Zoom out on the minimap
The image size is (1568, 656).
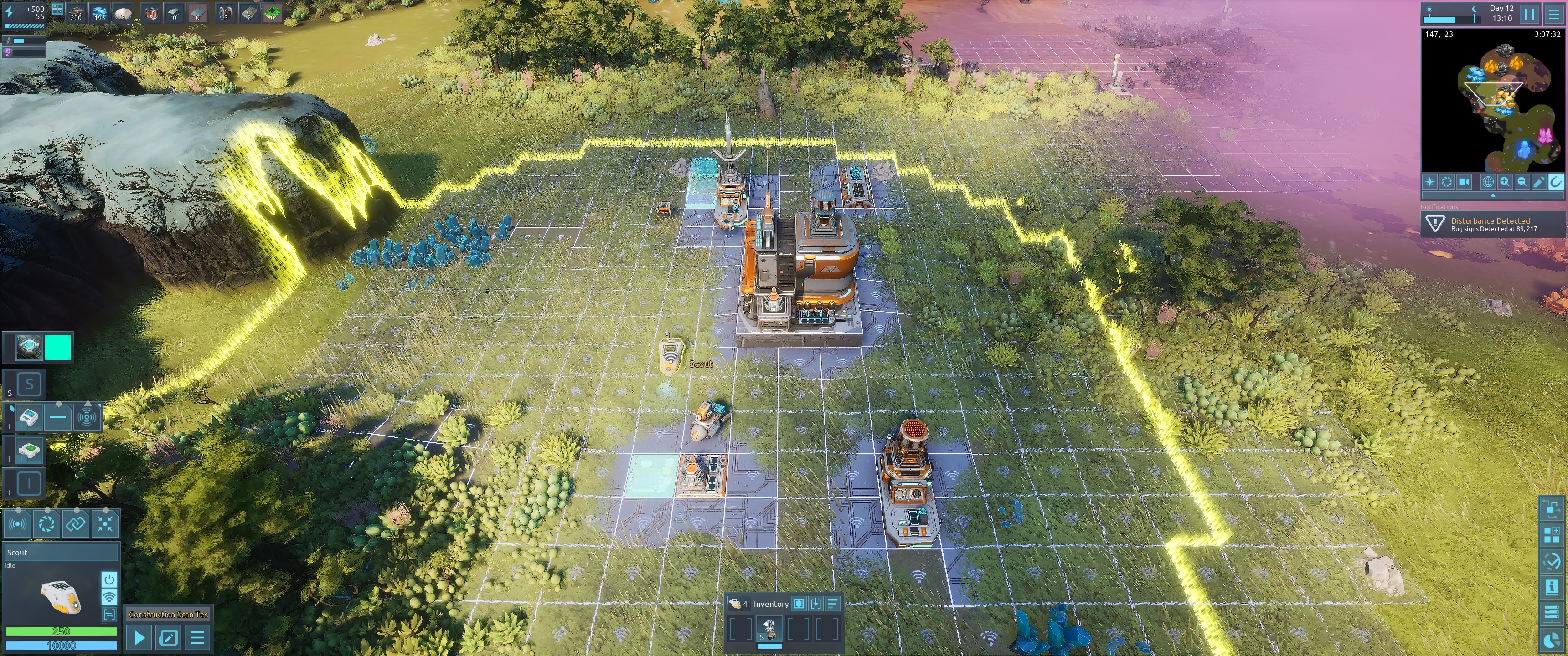[1522, 182]
